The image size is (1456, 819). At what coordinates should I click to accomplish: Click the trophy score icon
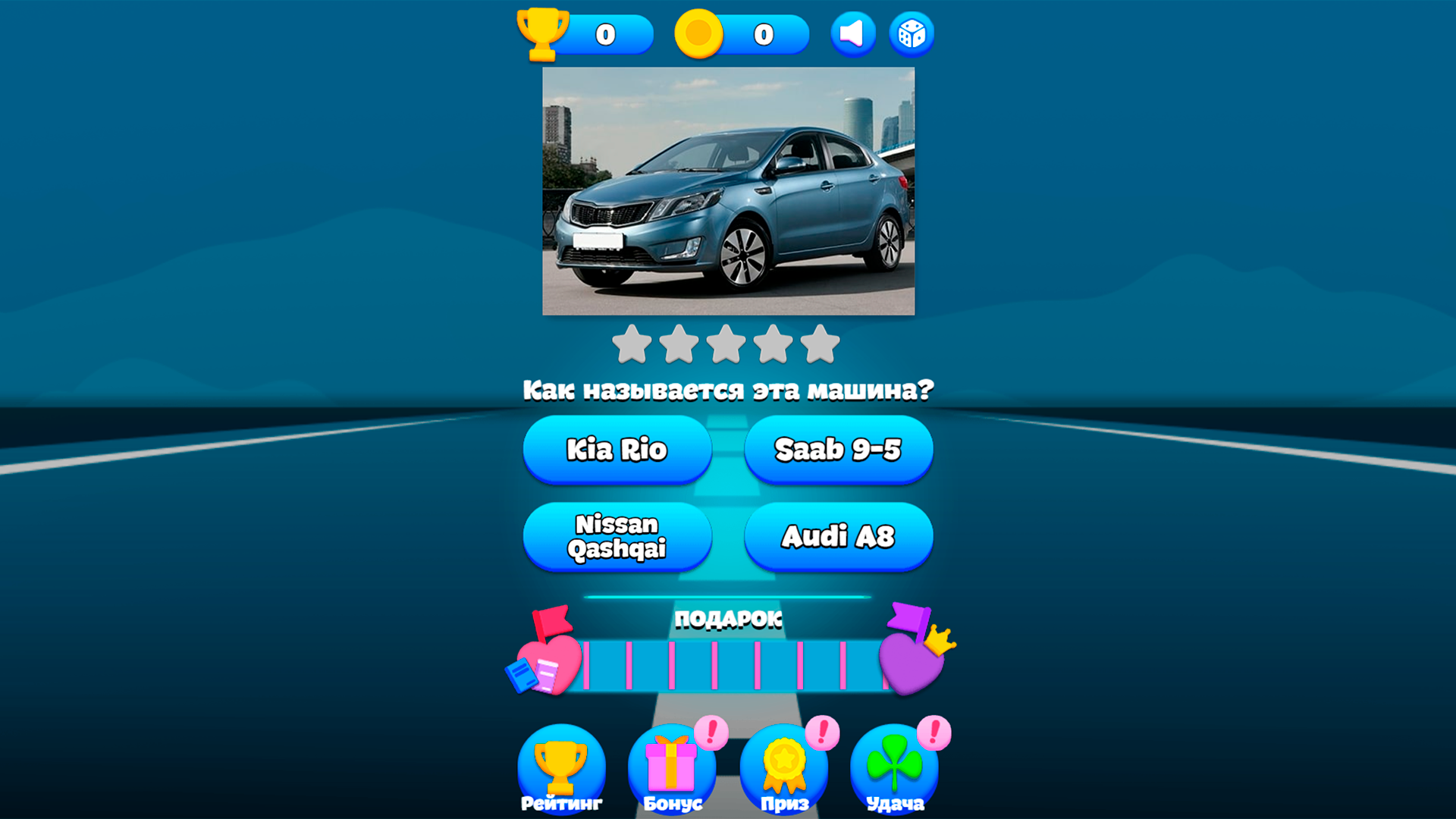click(543, 33)
